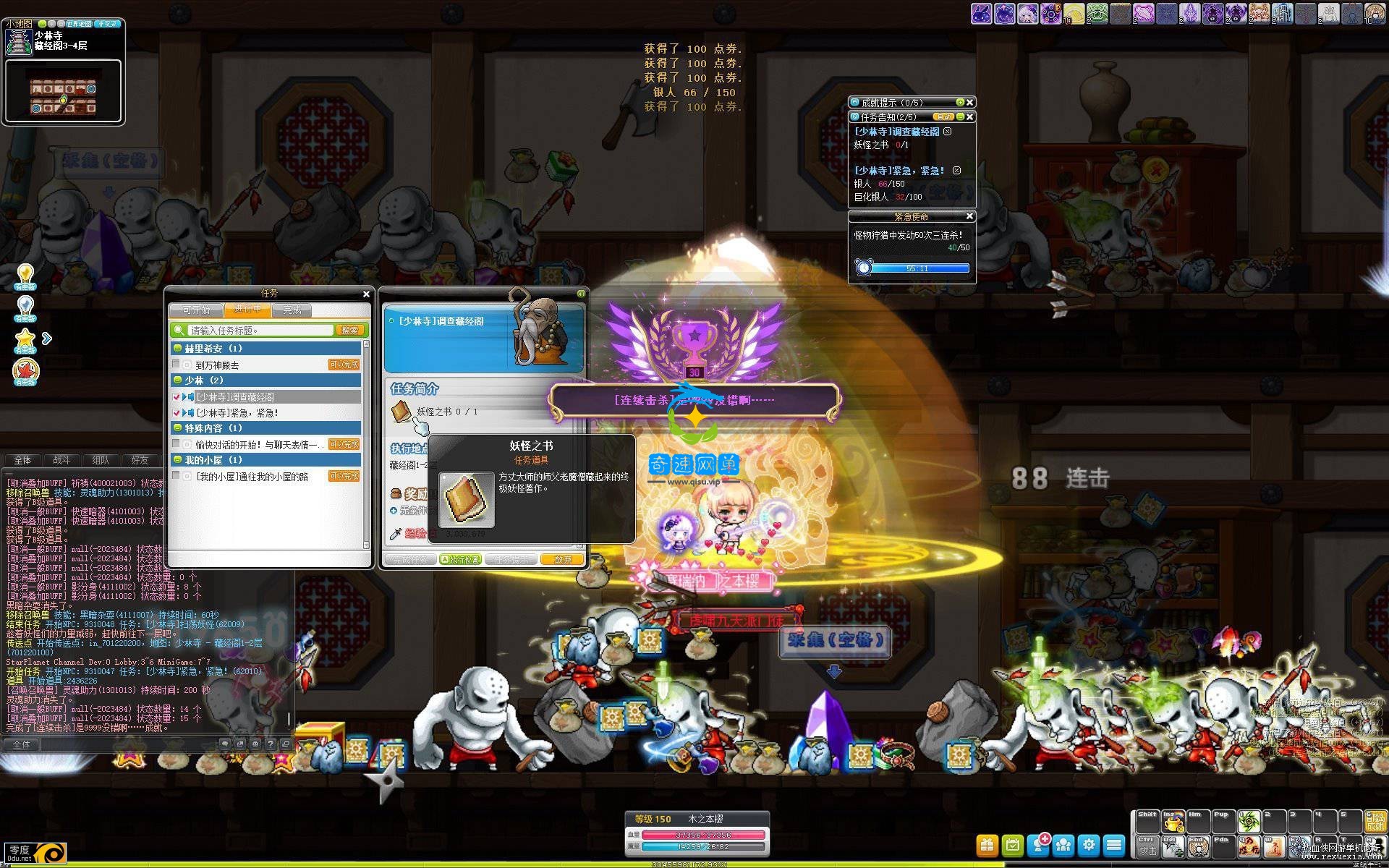Collapse the 赫里希安 quest category
Screen dimensions: 1389x868
178,349
